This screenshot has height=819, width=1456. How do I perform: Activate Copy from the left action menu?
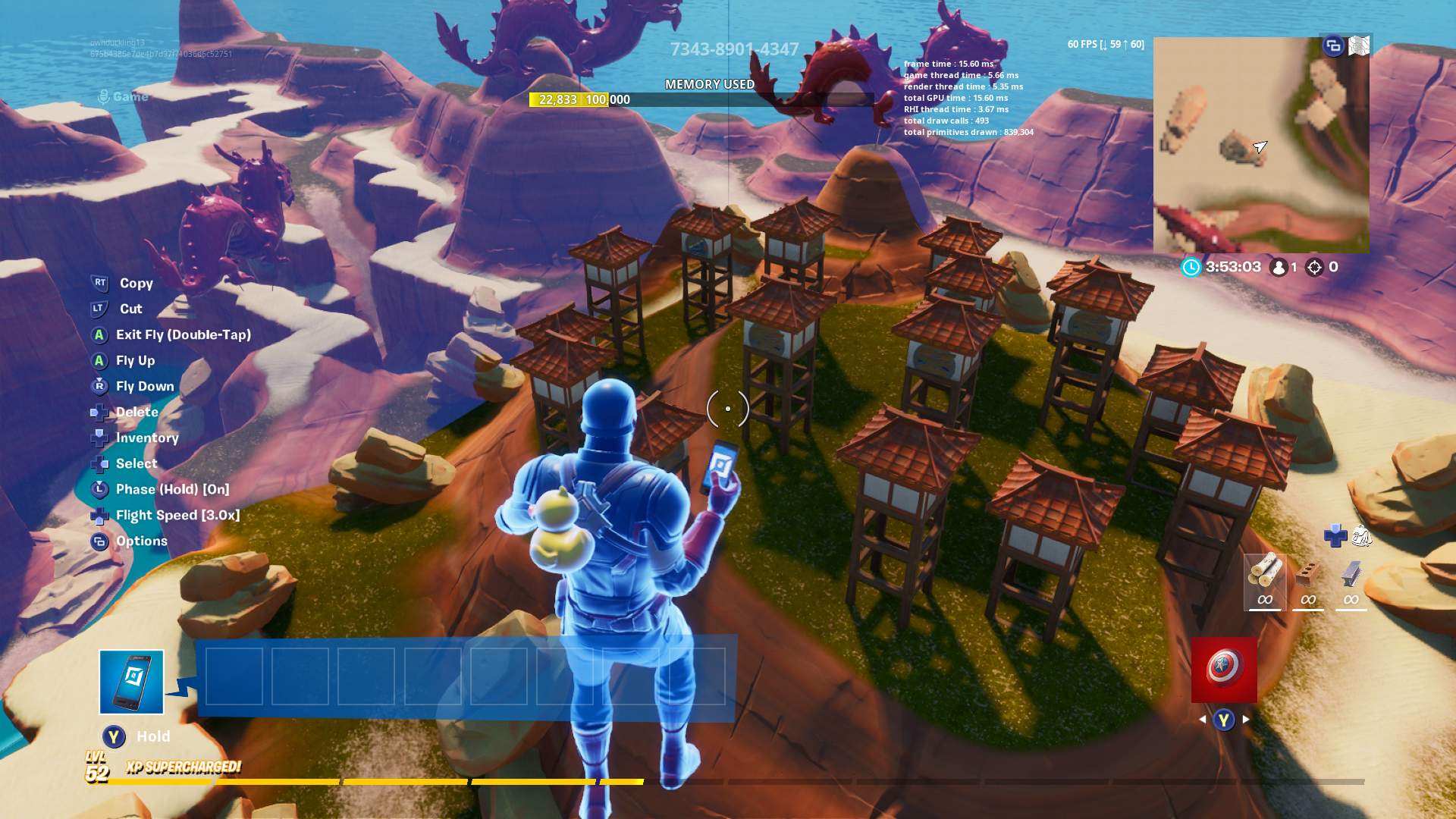tap(135, 283)
